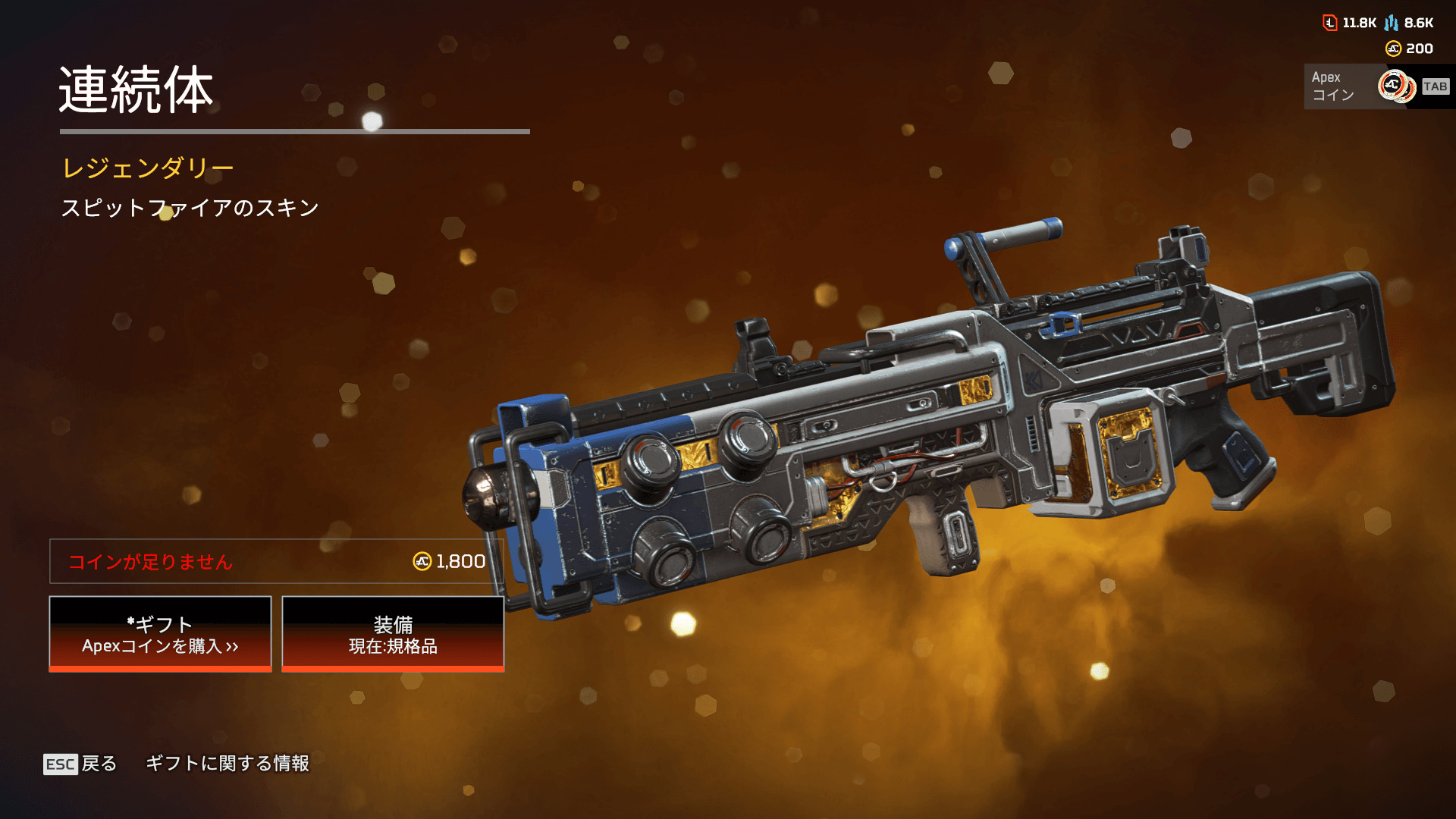Click the ギフト Apexコインを購入 button
The height and width of the screenshot is (819, 1456).
(x=160, y=634)
